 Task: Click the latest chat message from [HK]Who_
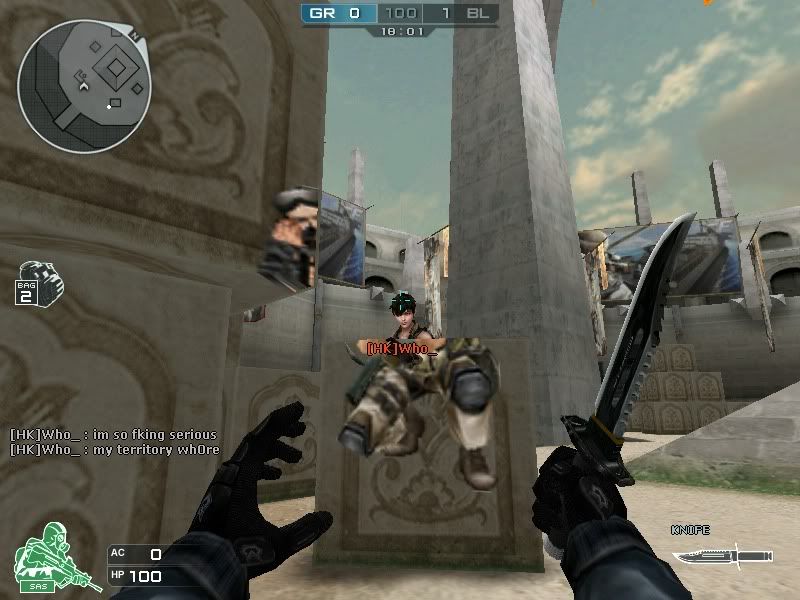[x=114, y=450]
